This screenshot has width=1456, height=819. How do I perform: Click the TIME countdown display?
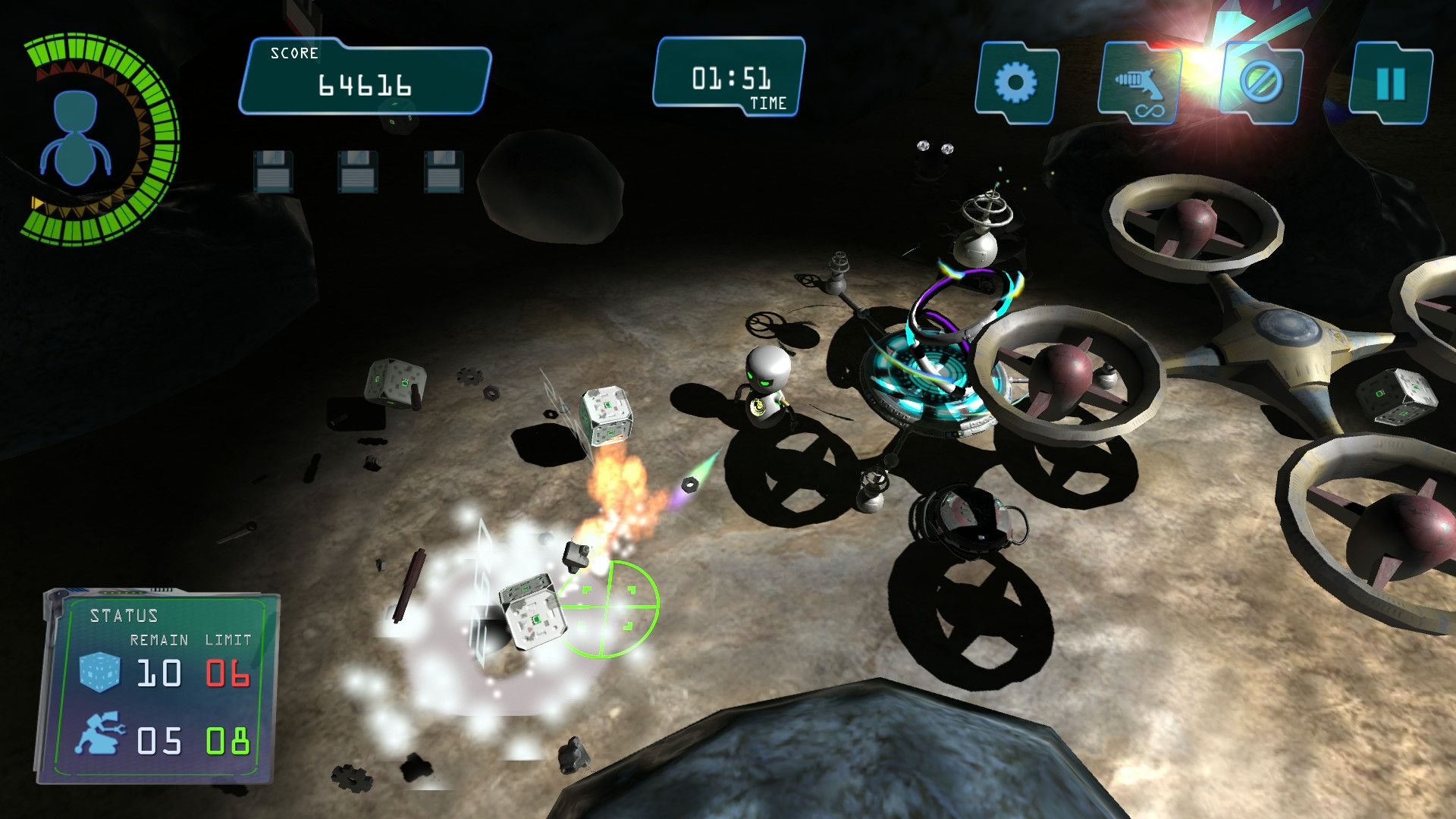pos(730,74)
